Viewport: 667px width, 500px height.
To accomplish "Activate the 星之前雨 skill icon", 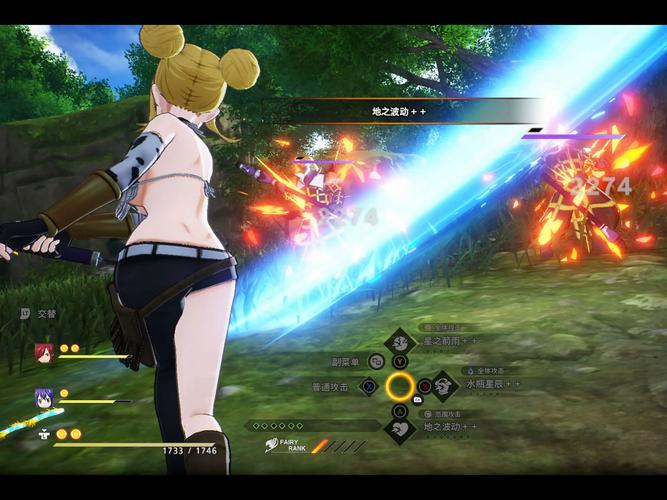I will [400, 341].
